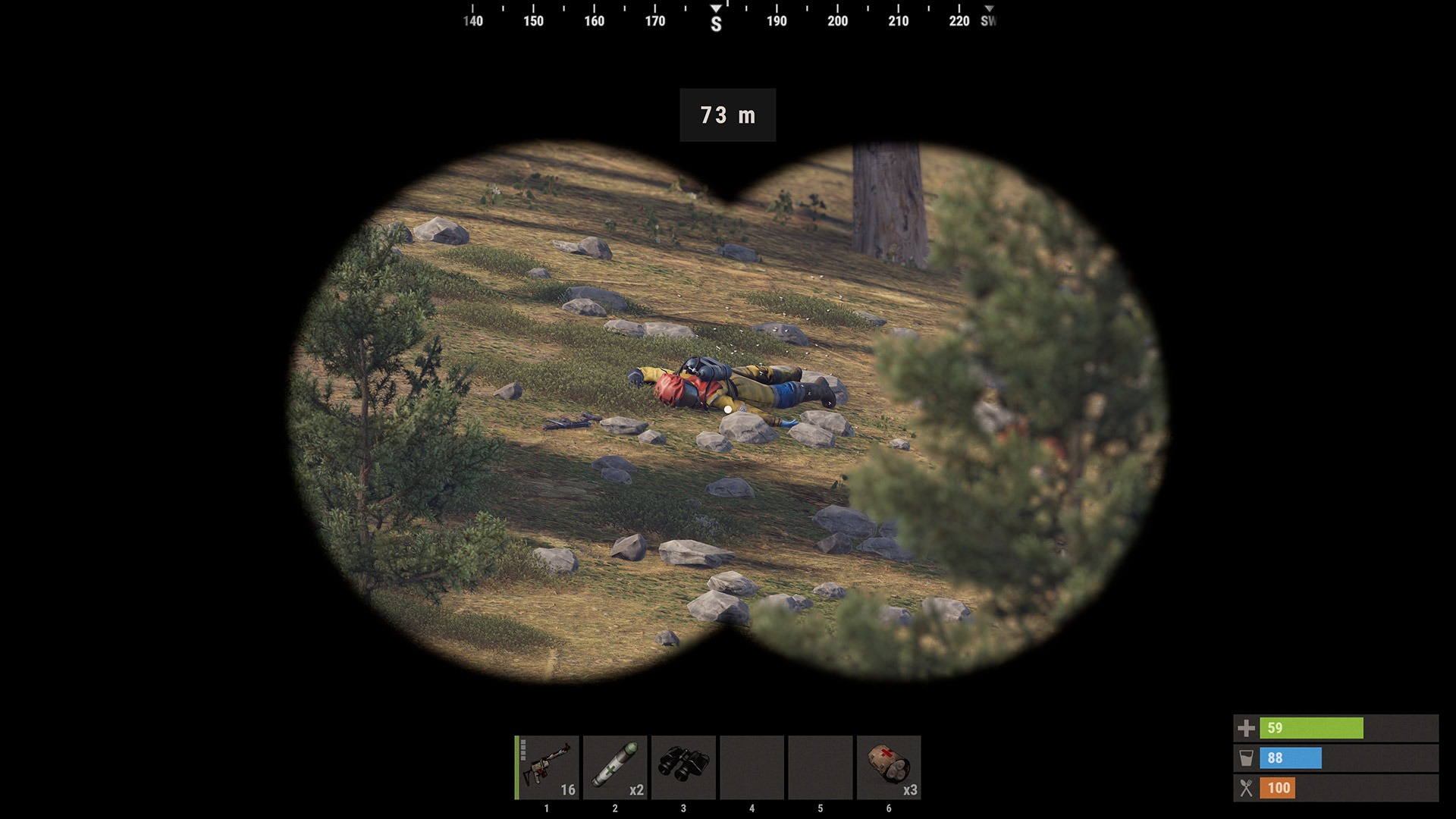The width and height of the screenshot is (1456, 819).
Task: Select the bandage stack hotbar slot
Action: [x=888, y=767]
